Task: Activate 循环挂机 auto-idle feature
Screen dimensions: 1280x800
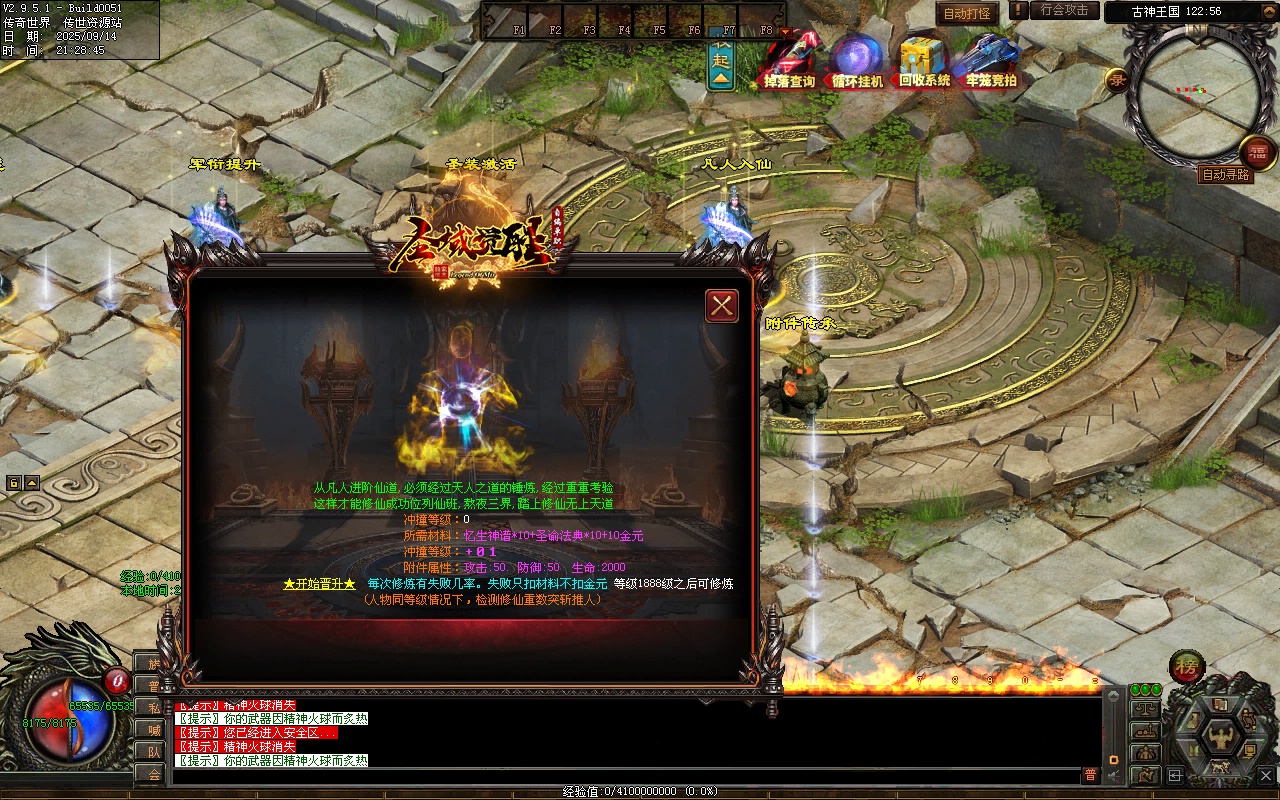Action: coord(858,60)
